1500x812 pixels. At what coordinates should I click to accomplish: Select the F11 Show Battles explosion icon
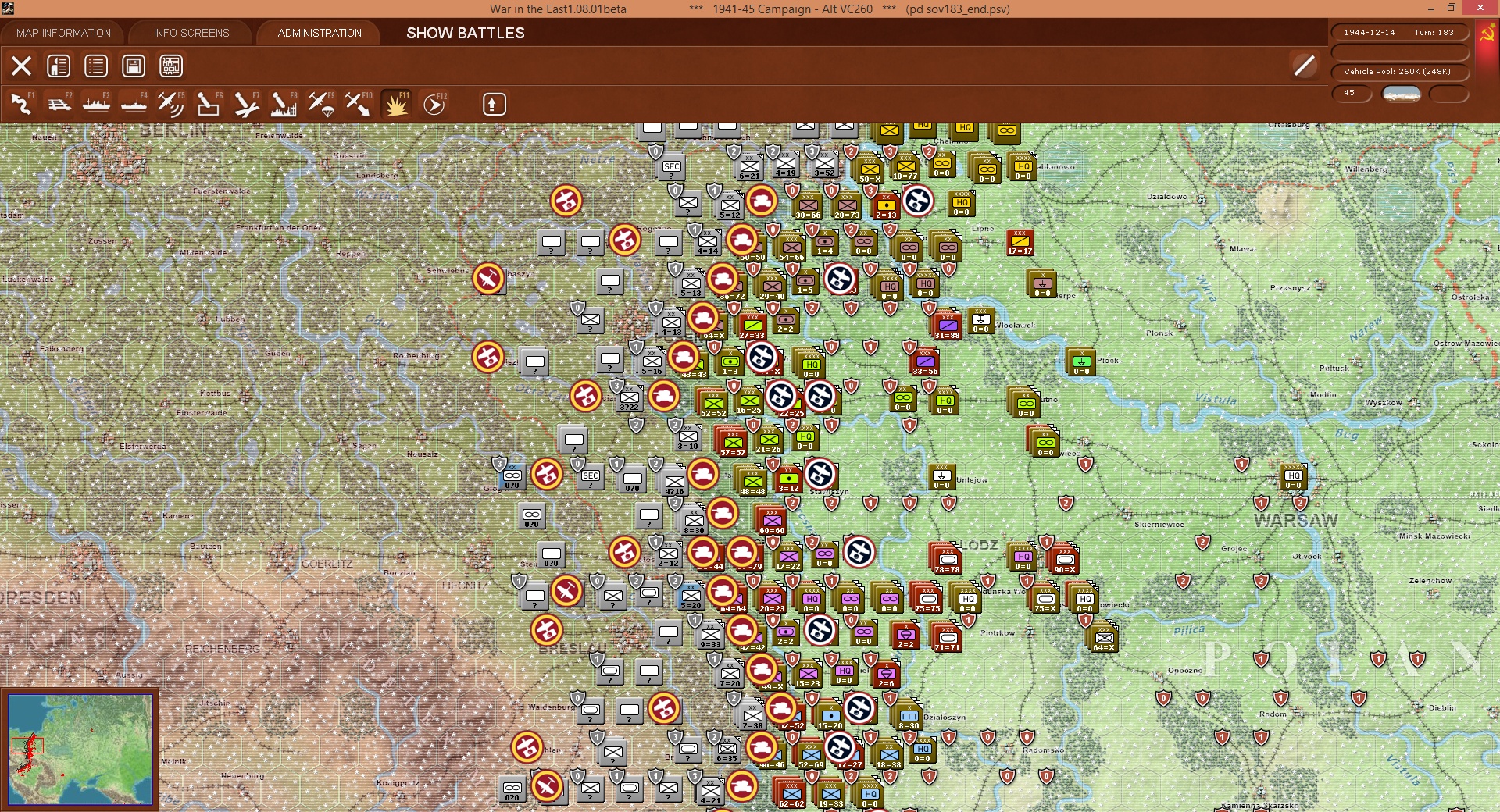coord(397,104)
